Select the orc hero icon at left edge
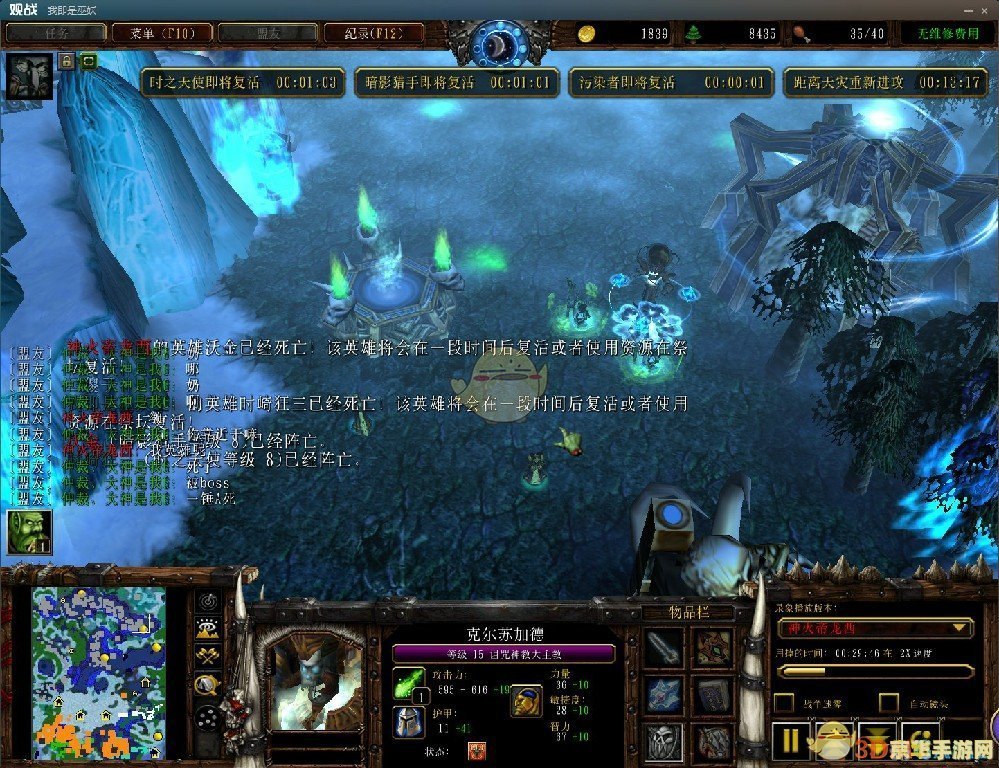Image resolution: width=999 pixels, height=768 pixels. tap(27, 531)
